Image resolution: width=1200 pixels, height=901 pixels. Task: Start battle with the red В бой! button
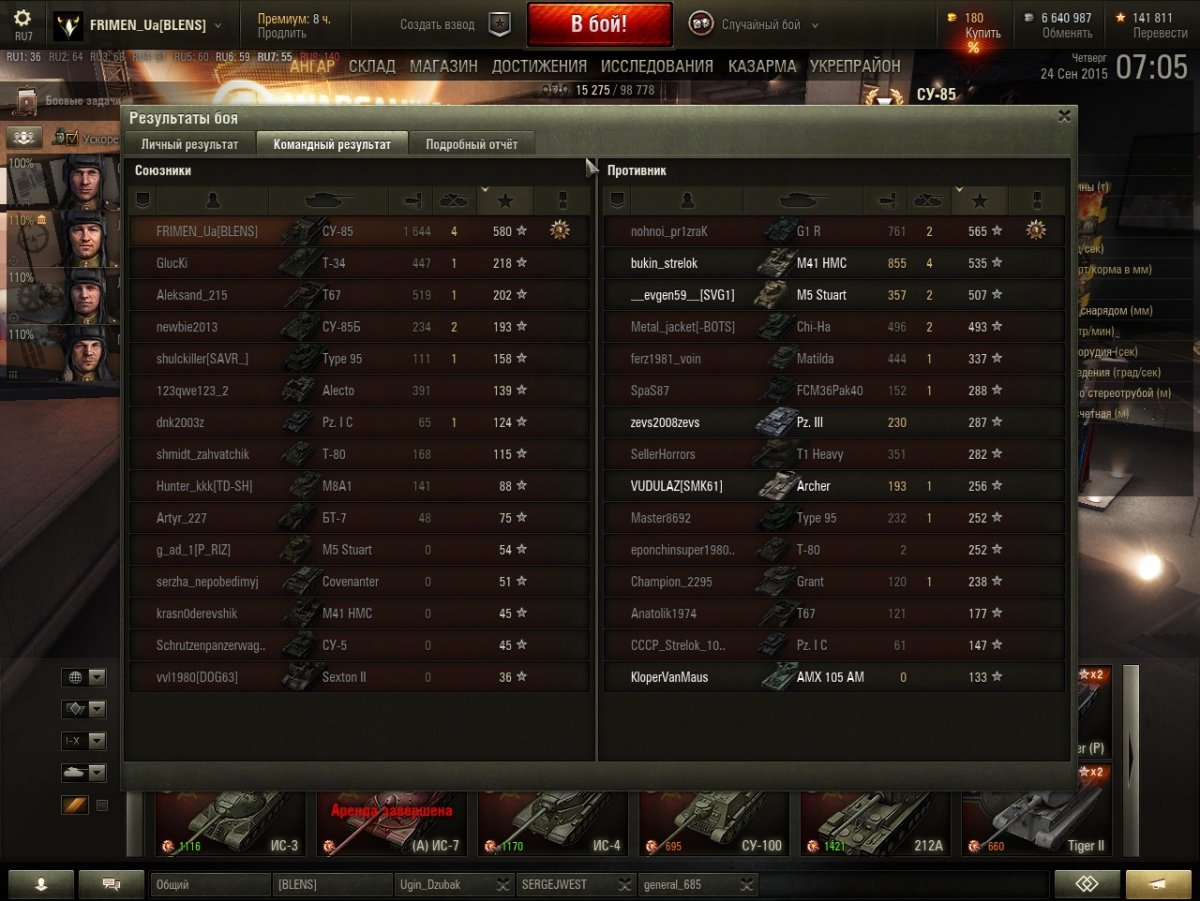(x=599, y=24)
